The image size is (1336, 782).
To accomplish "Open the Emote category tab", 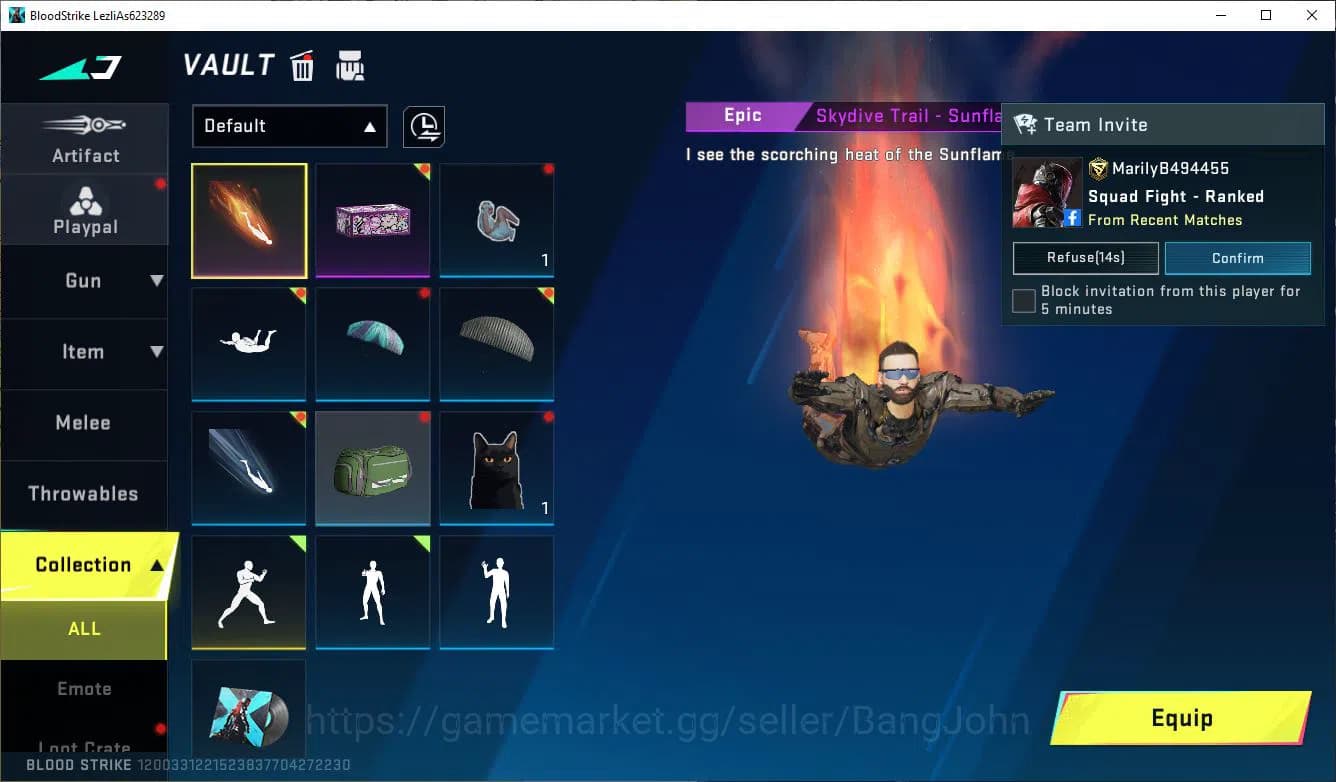I will point(84,688).
